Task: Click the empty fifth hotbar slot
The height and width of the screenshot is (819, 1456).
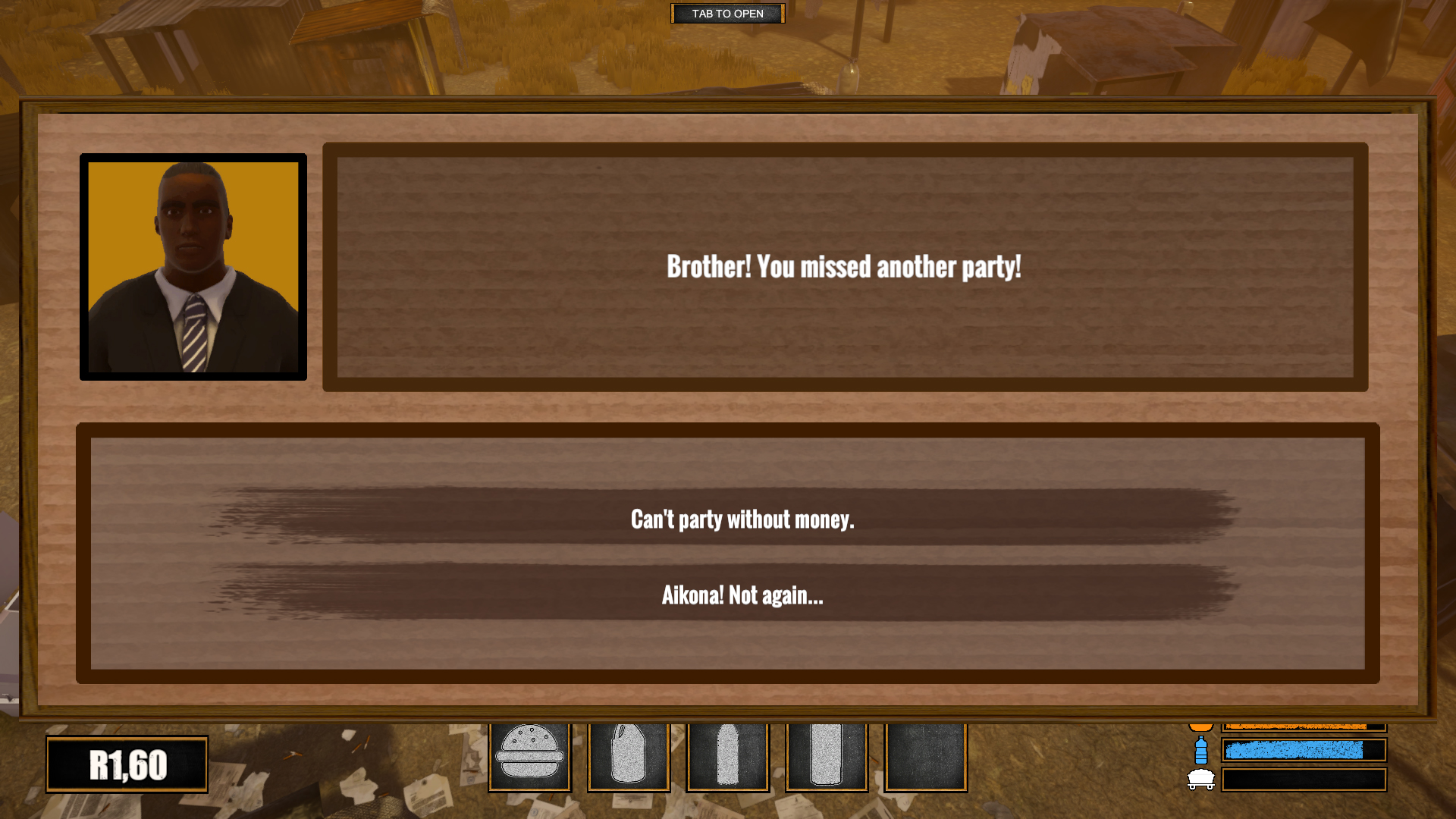Action: (x=924, y=757)
